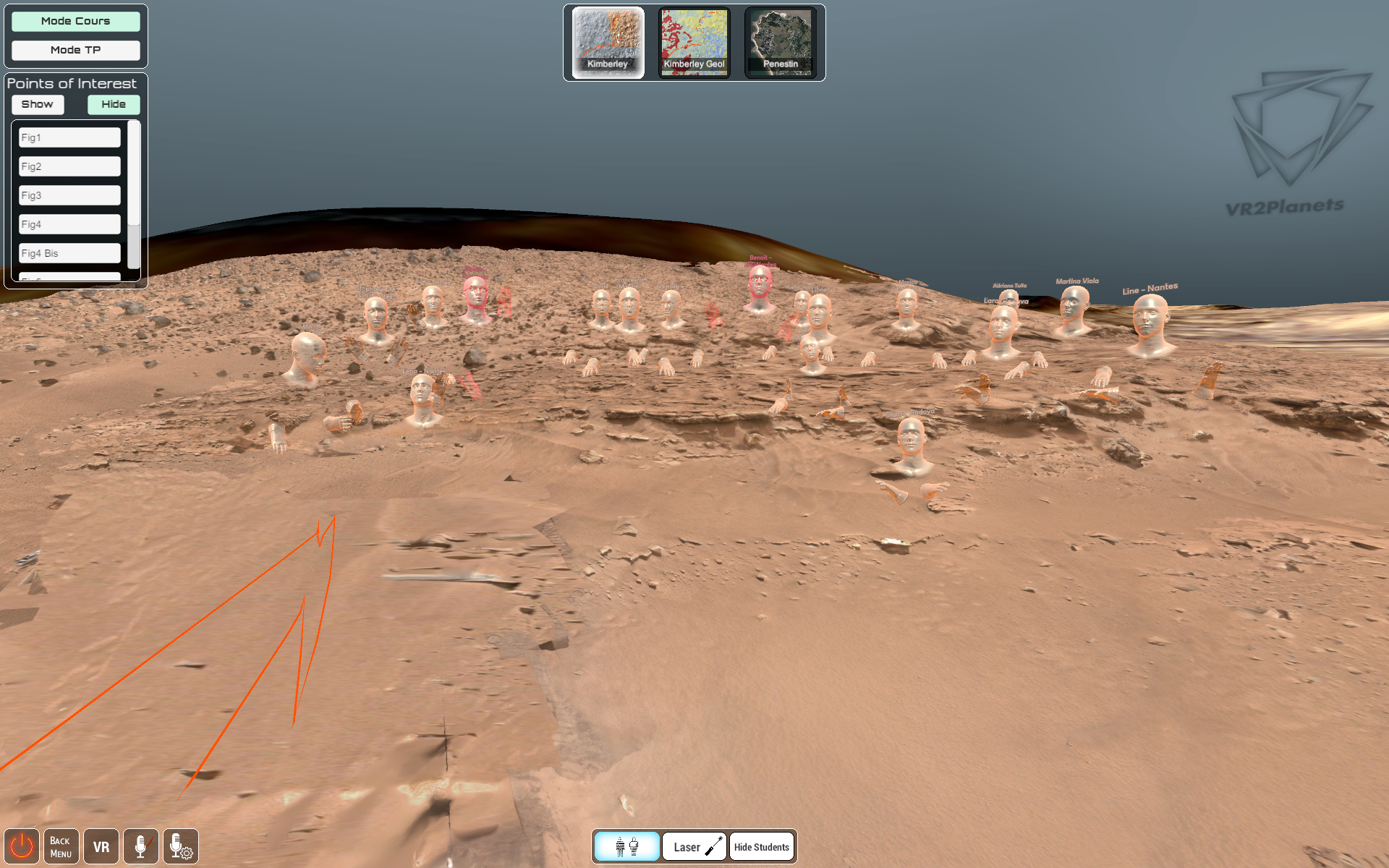Open microphone settings
Screen dimensions: 1389x868
pos(180,846)
